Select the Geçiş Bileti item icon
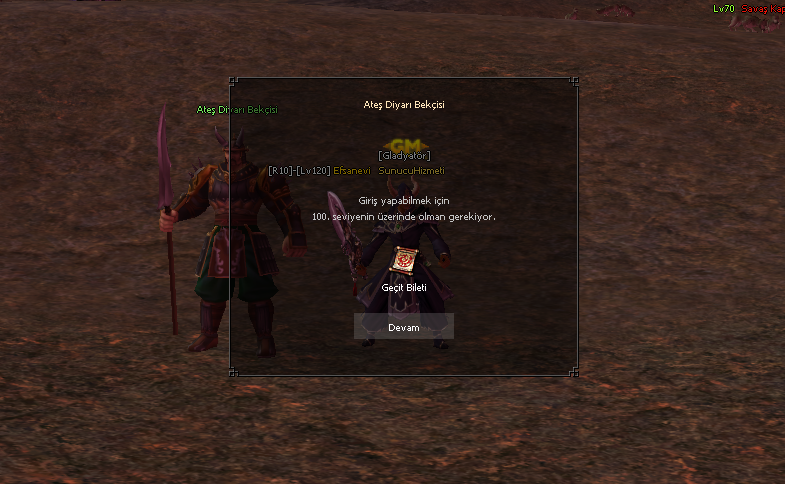 (404, 261)
